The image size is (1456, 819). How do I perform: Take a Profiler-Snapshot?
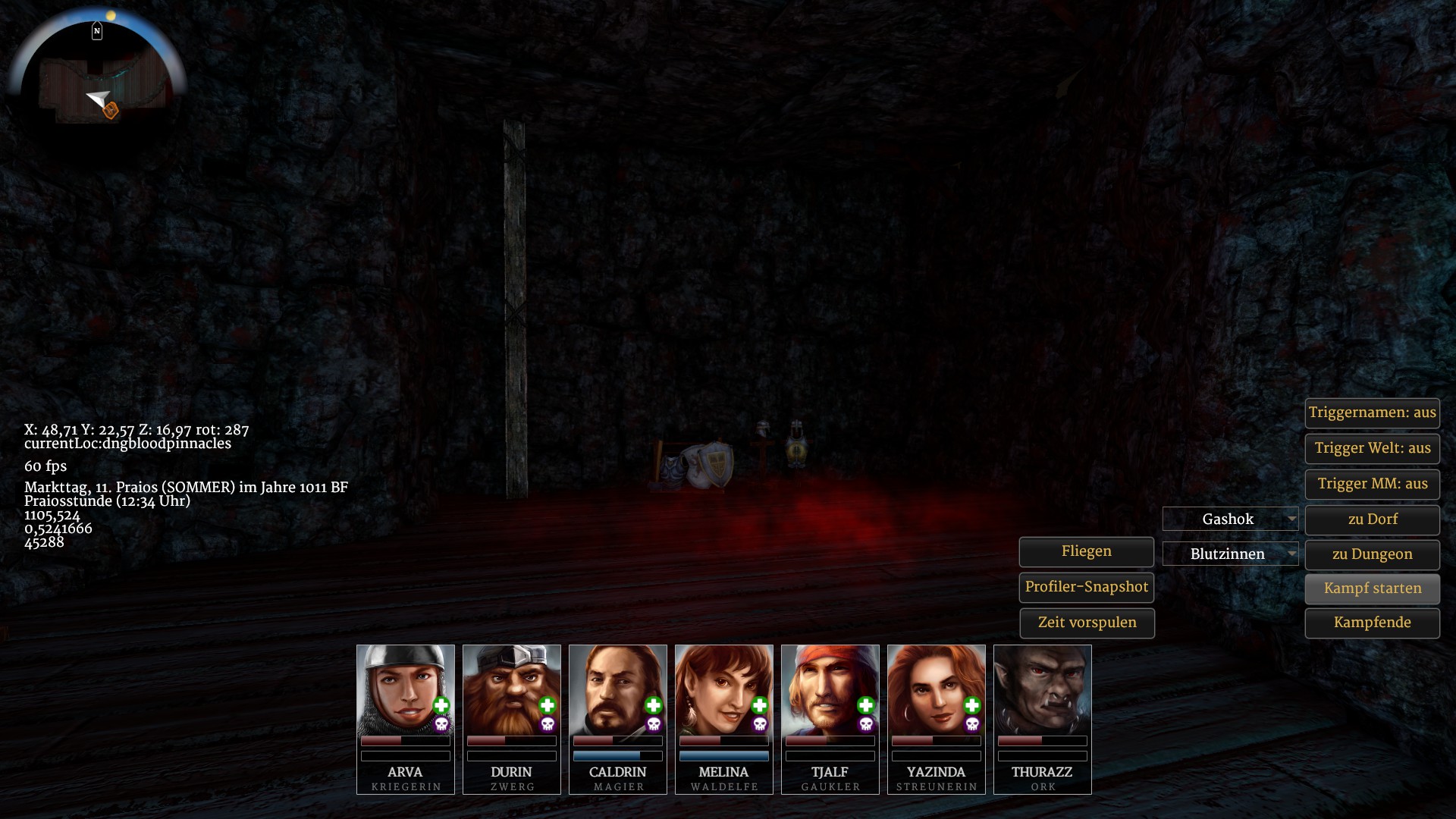tap(1086, 587)
